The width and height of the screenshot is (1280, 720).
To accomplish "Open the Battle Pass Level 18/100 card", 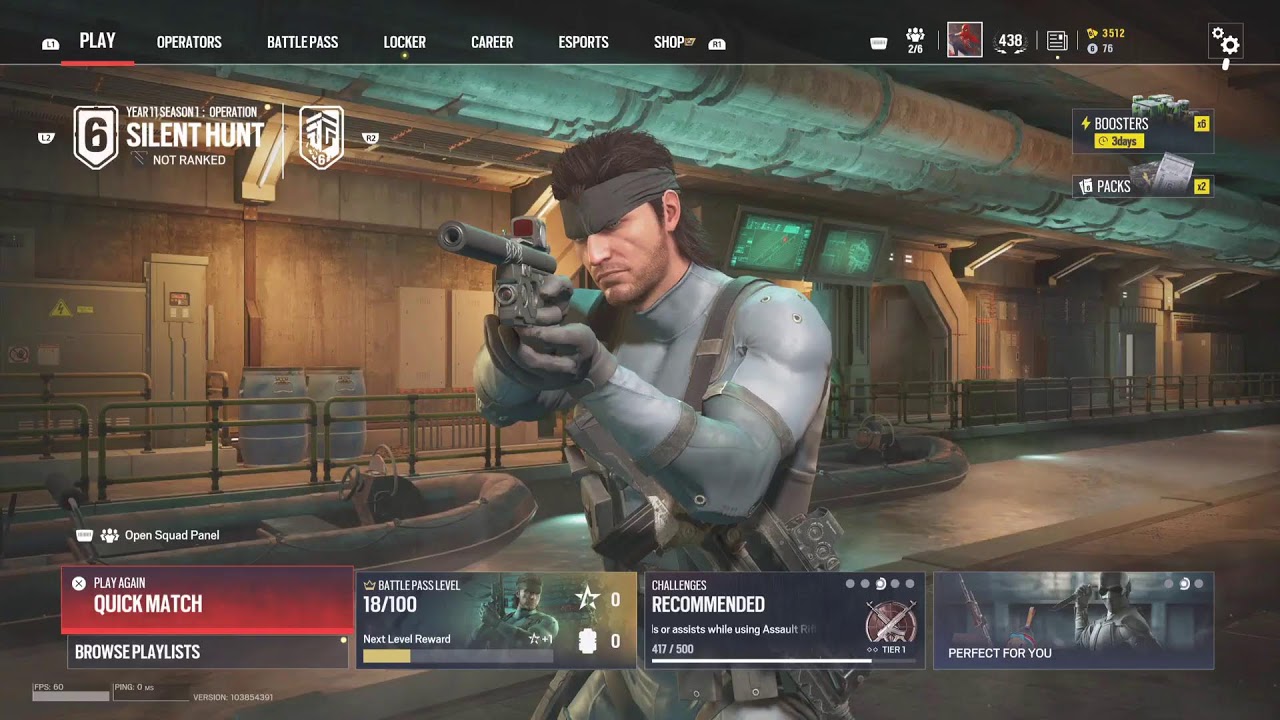I will point(497,620).
